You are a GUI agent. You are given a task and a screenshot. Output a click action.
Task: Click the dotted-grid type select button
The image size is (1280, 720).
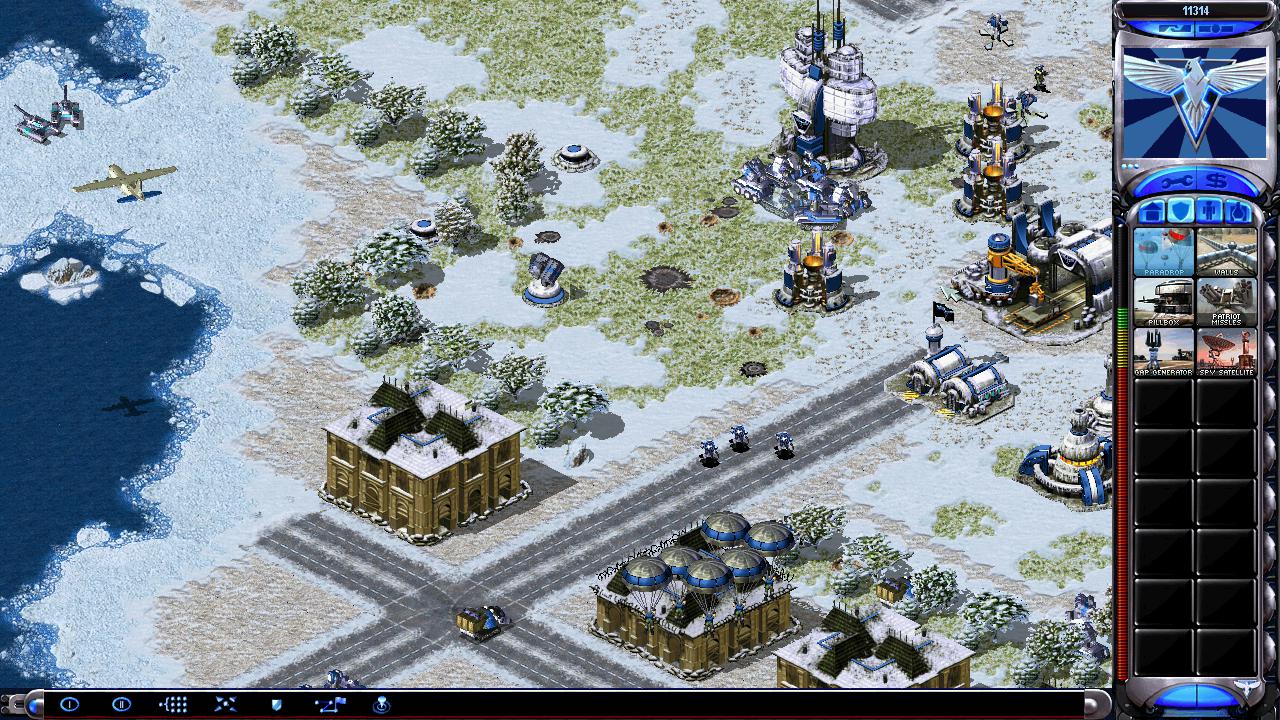(173, 704)
